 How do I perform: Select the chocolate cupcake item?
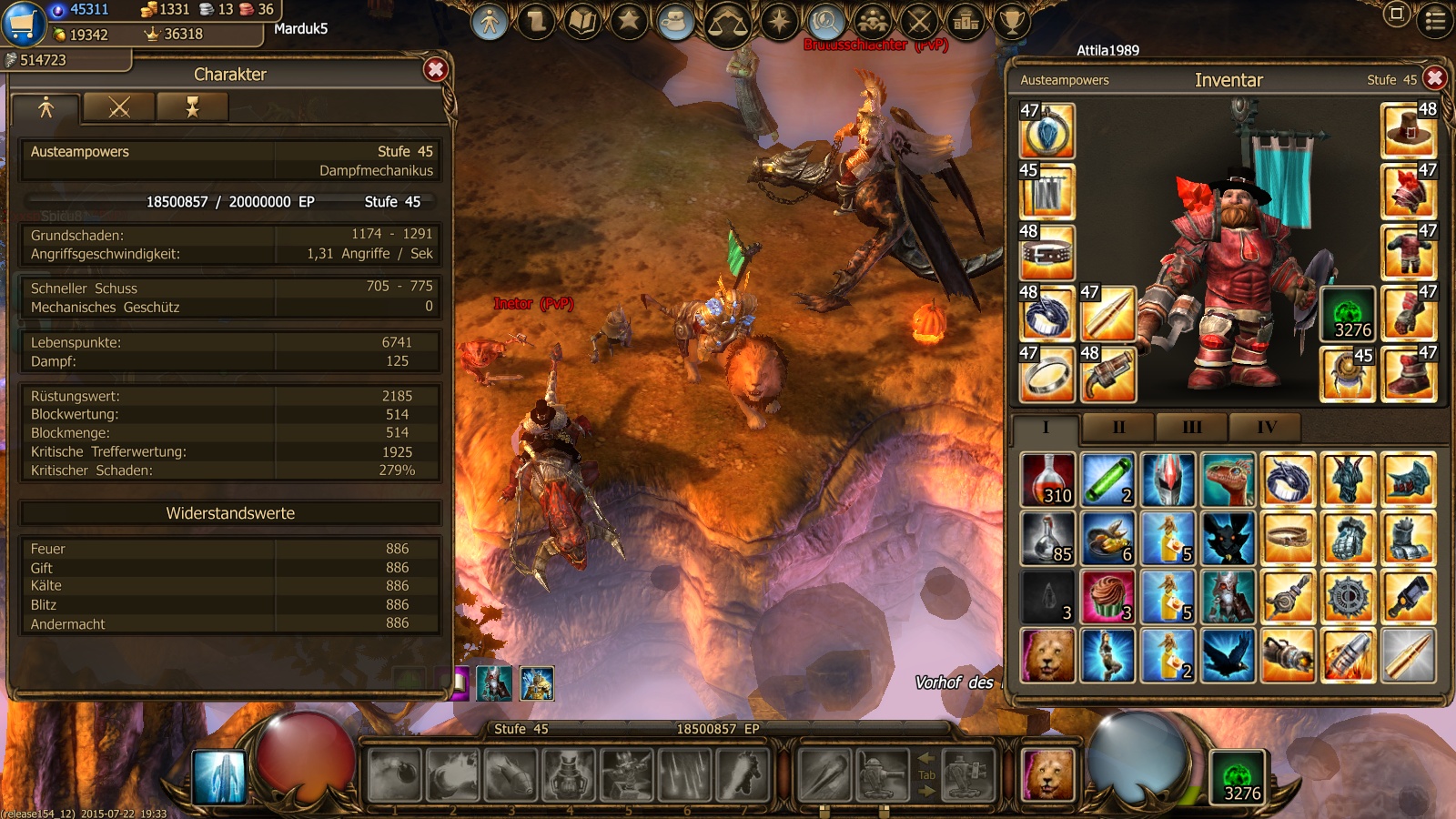tap(1107, 597)
